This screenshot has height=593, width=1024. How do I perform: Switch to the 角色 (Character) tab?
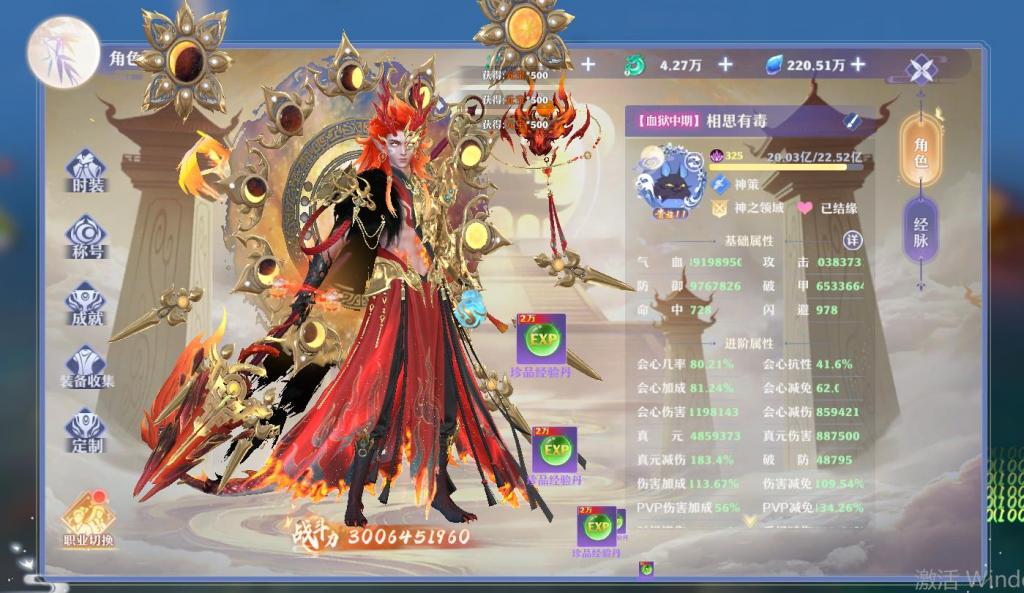(x=920, y=150)
